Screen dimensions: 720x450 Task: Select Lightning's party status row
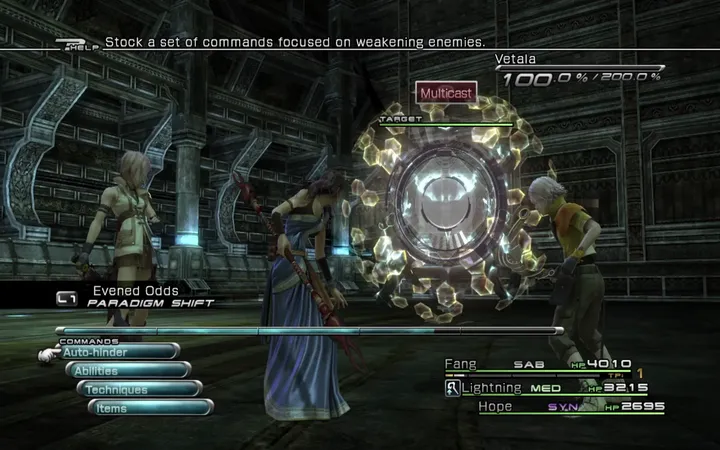[553, 387]
